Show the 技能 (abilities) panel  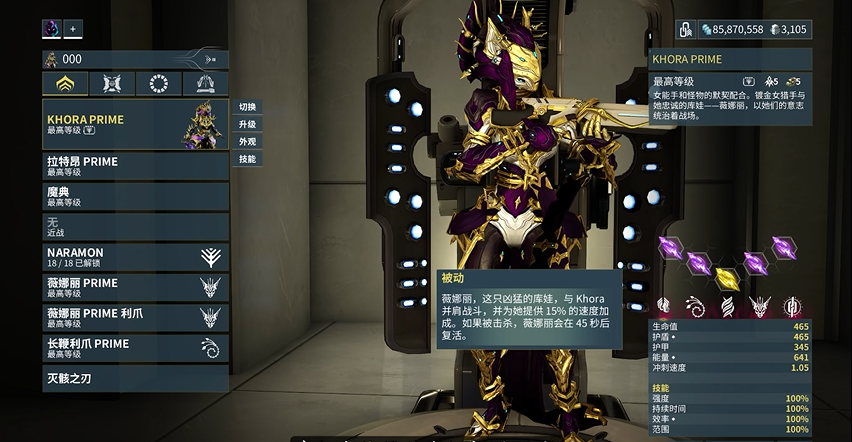pos(247,158)
